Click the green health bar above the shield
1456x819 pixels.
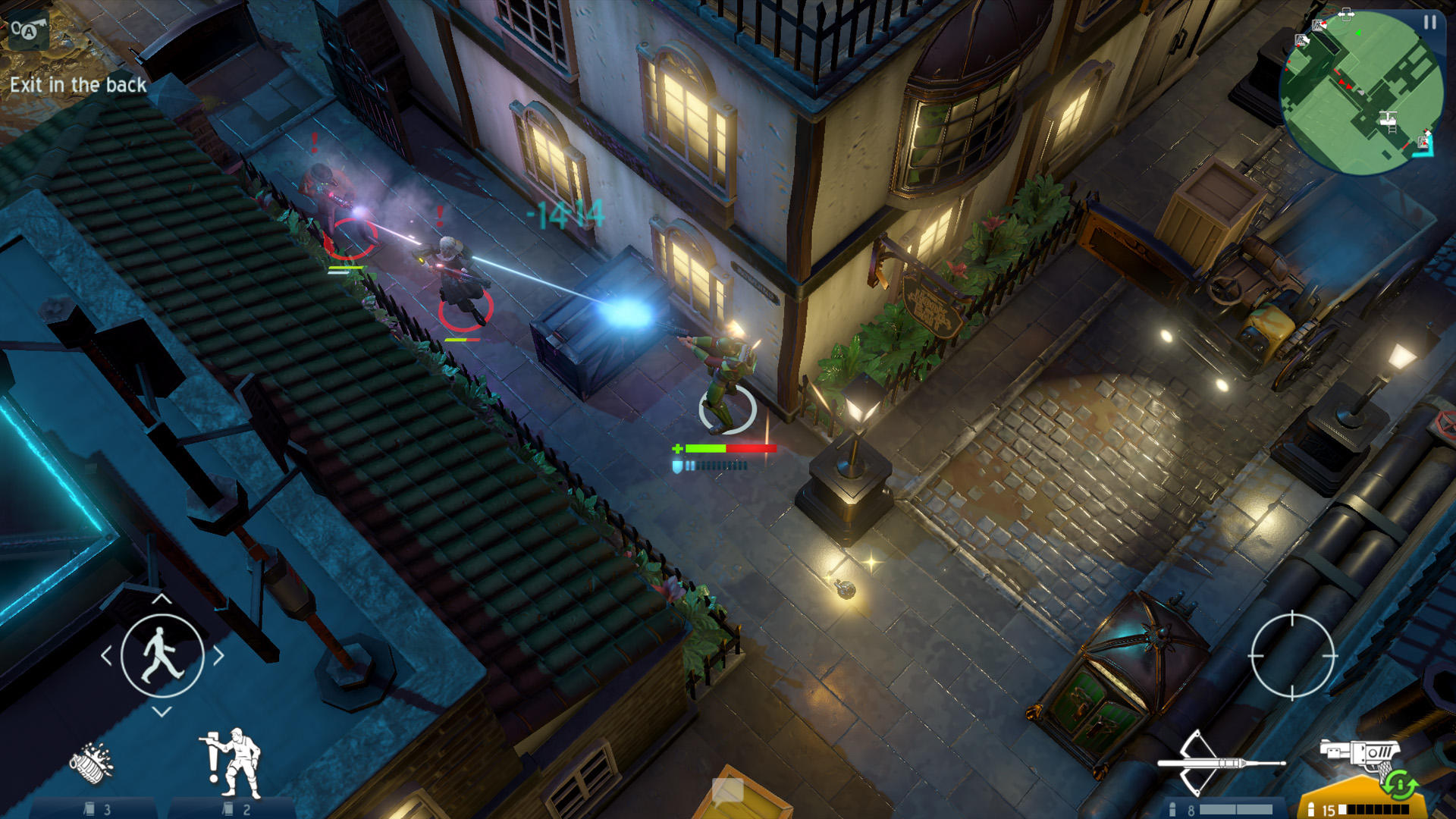pos(707,447)
